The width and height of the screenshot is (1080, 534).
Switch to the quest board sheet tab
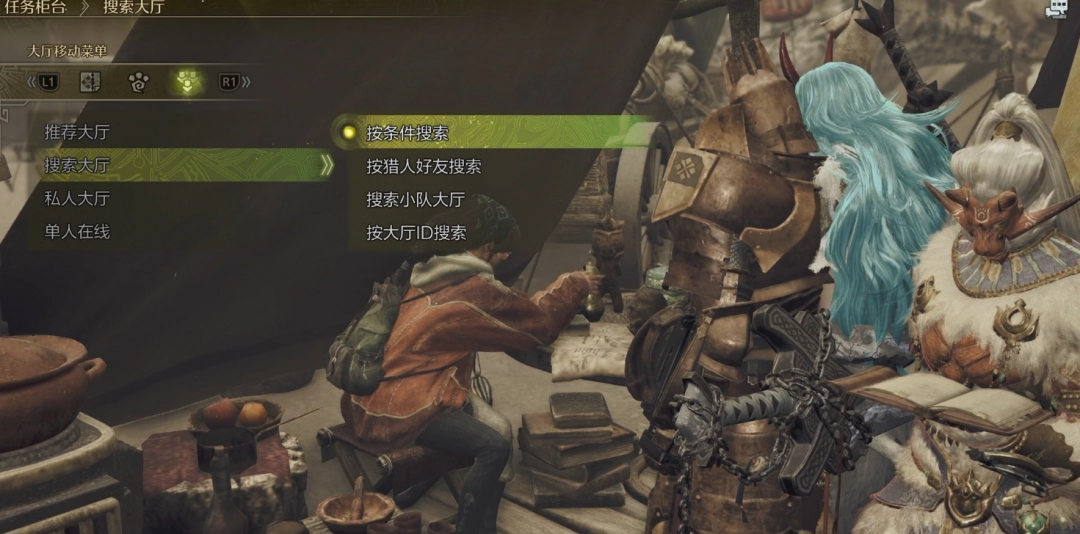click(90, 82)
